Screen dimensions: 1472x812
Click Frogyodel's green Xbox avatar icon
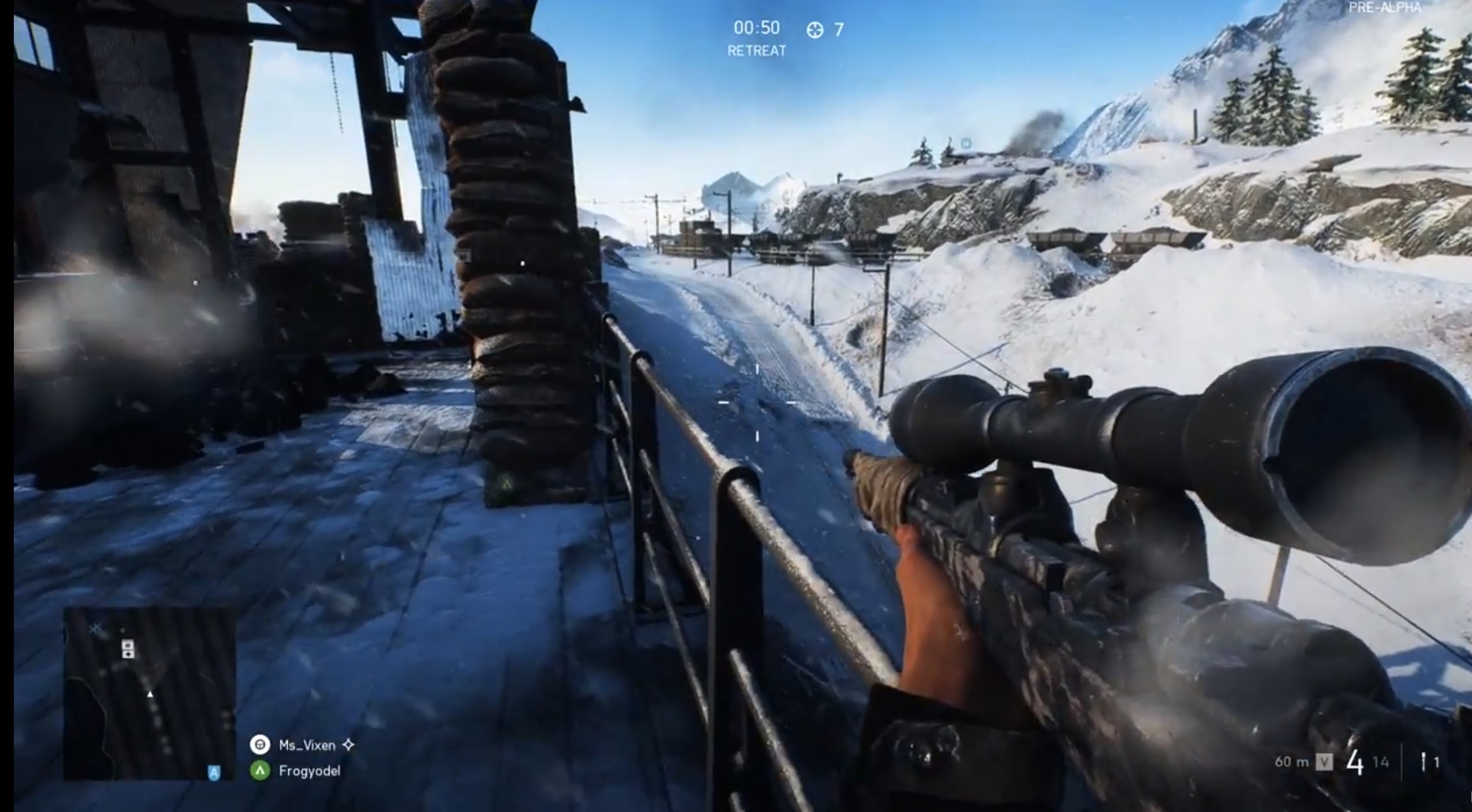click(260, 771)
